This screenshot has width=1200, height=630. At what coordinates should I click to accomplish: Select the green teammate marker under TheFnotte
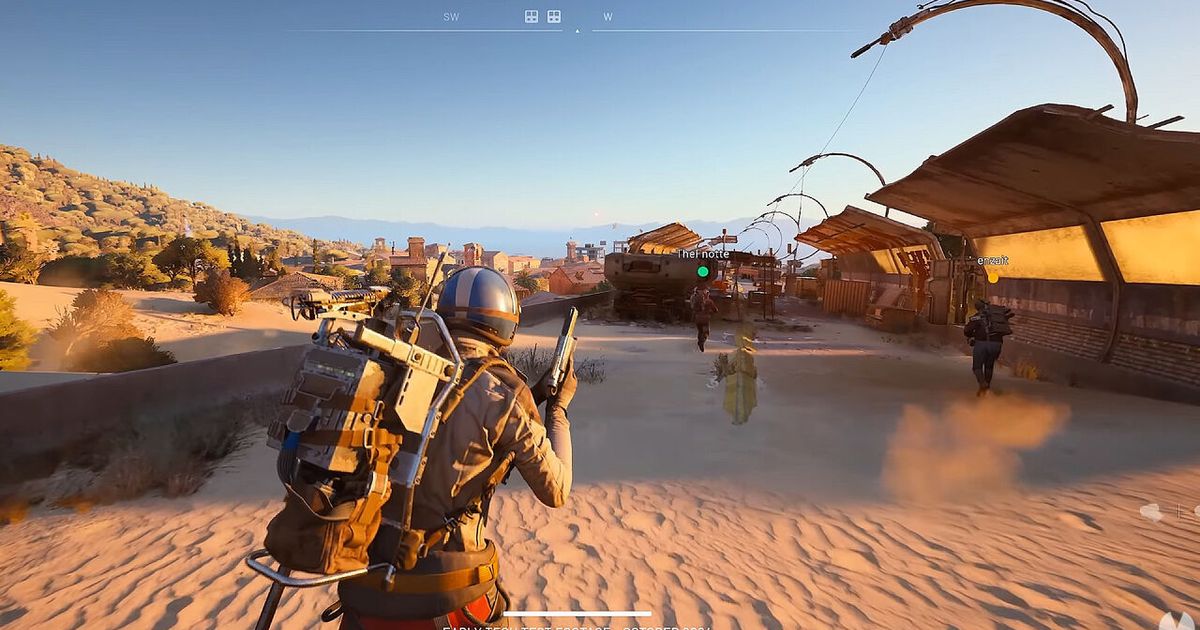click(x=703, y=271)
